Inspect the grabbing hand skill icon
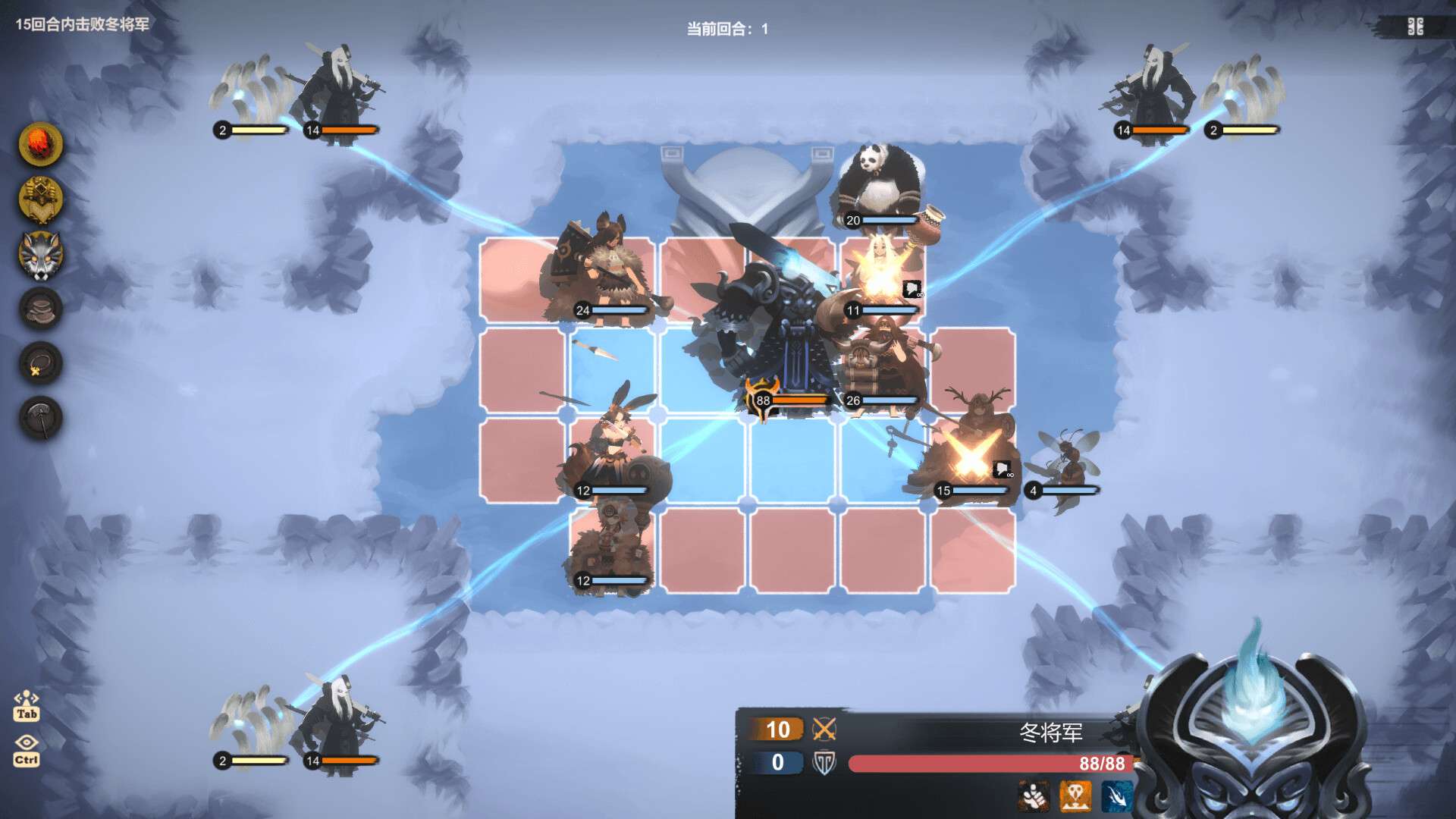 (x=1033, y=796)
